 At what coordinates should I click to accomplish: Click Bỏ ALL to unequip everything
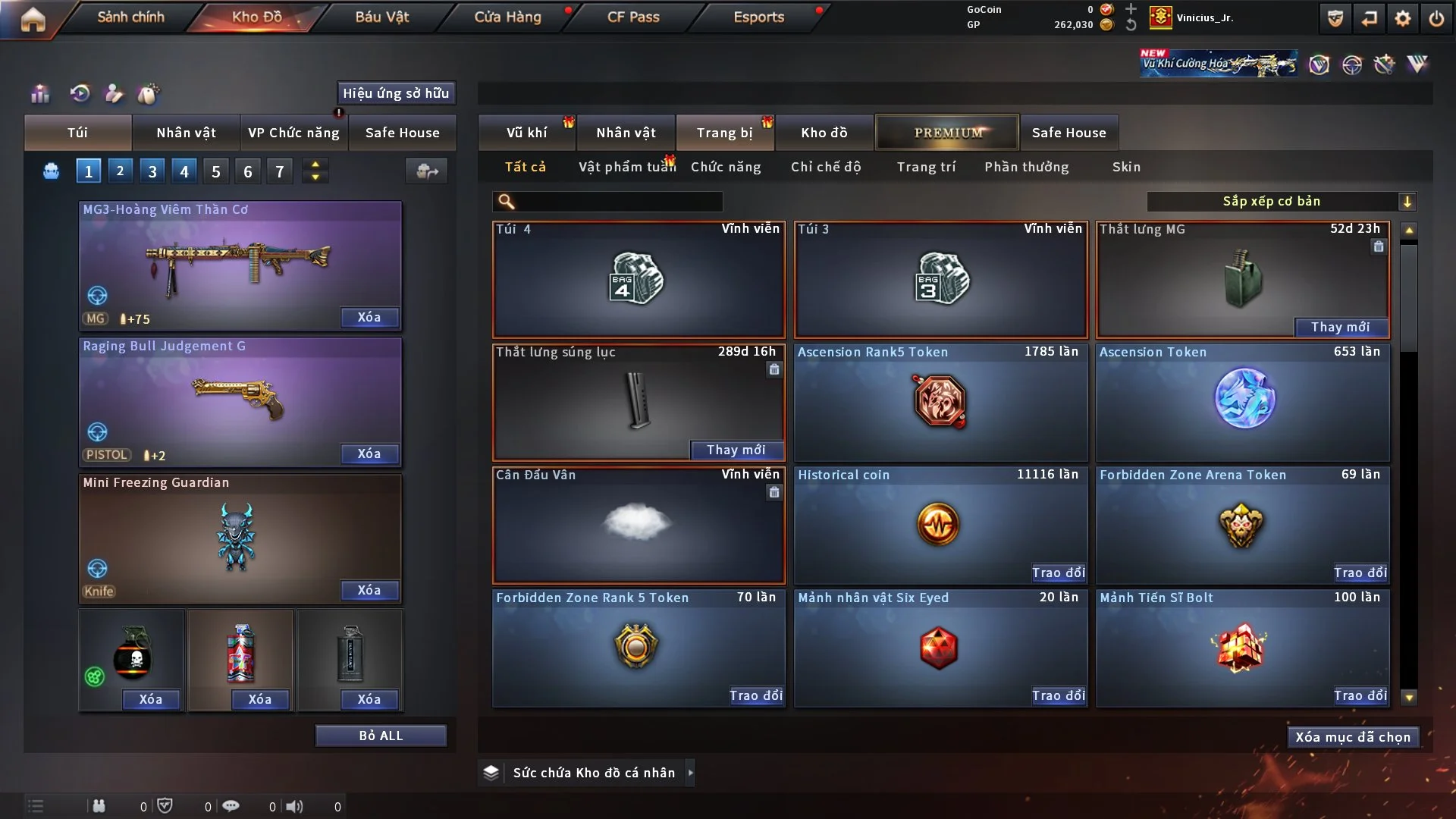tap(381, 736)
